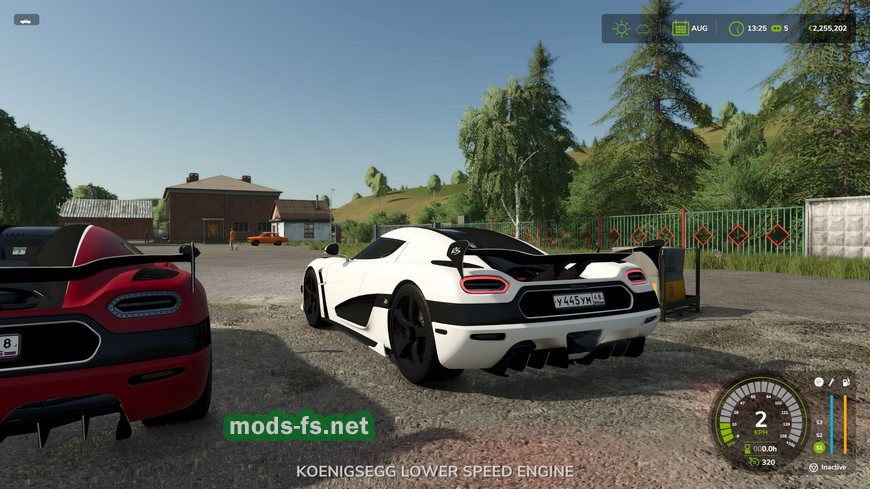Click the sun weather icon
This screenshot has height=489, width=870.
click(621, 28)
